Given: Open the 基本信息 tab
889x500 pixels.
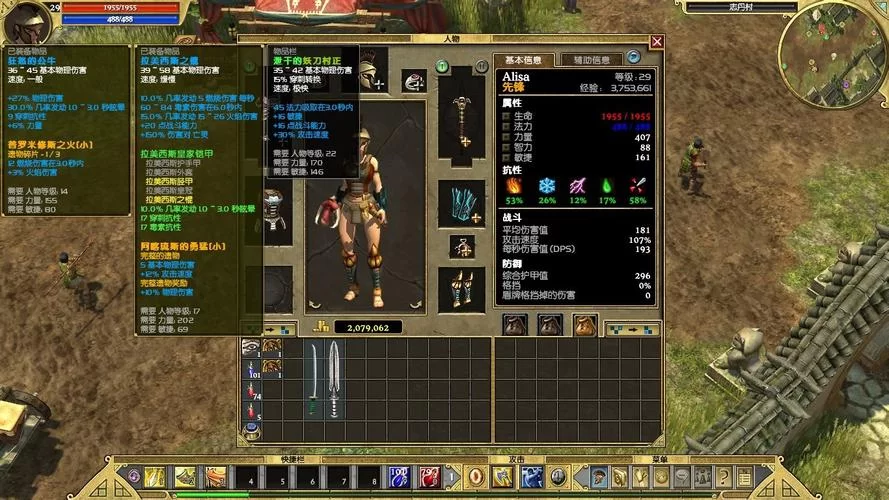Looking at the screenshot, I should [521, 60].
